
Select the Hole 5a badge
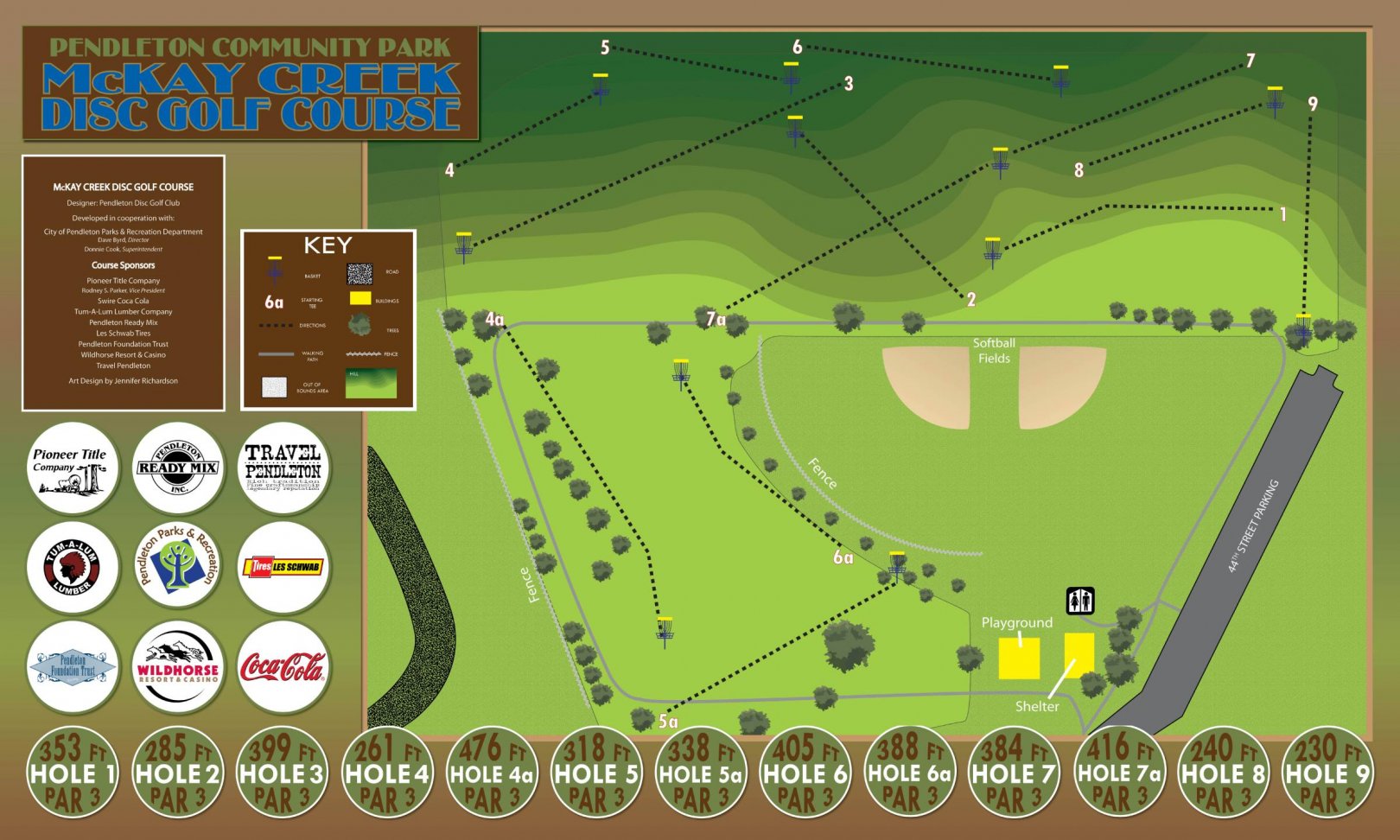click(701, 773)
